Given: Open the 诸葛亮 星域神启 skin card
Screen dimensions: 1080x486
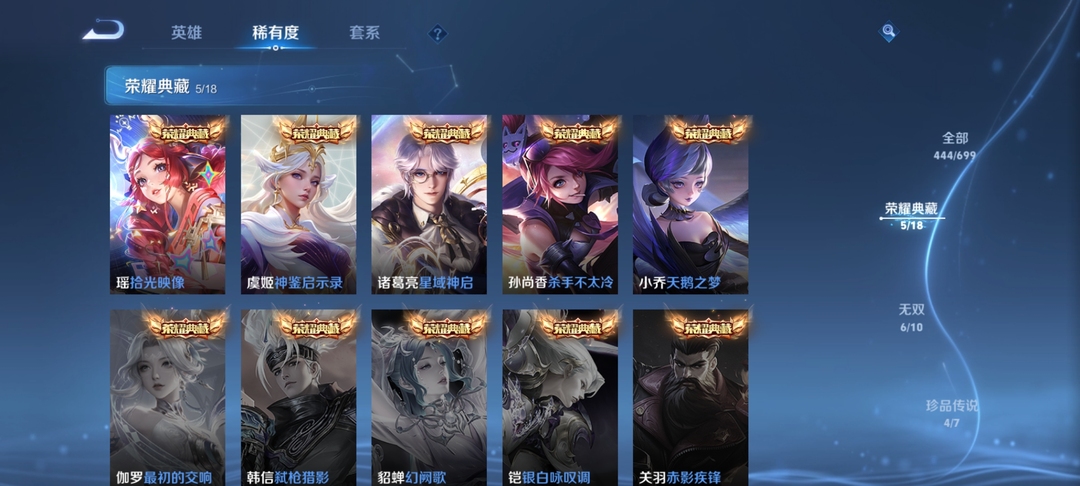Looking at the screenshot, I should [429, 205].
